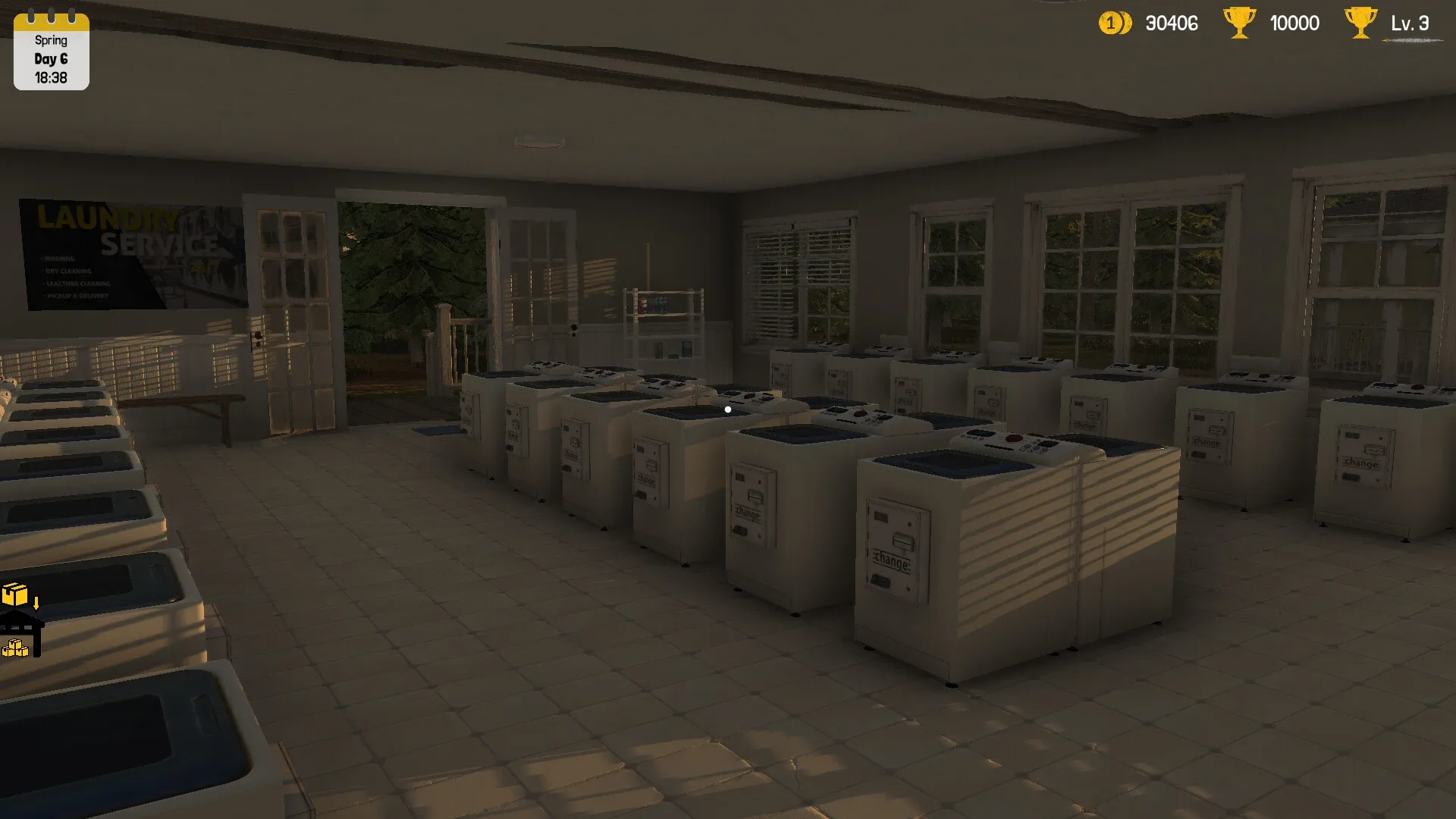Click the downward arrow on the delivery indicator
Viewport: 1456px width, 819px height.
[36, 603]
